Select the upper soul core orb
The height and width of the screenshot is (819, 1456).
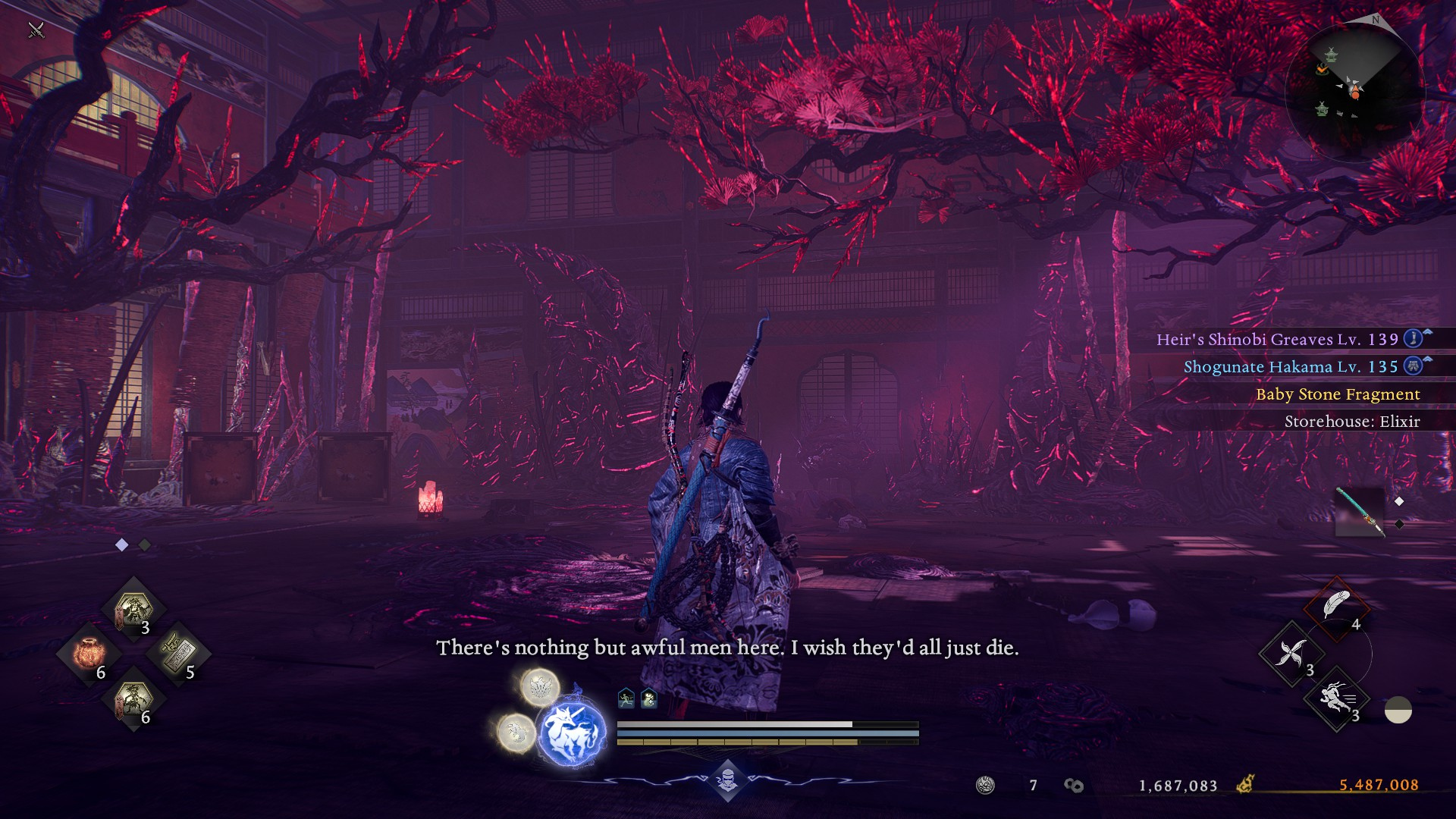point(539,686)
